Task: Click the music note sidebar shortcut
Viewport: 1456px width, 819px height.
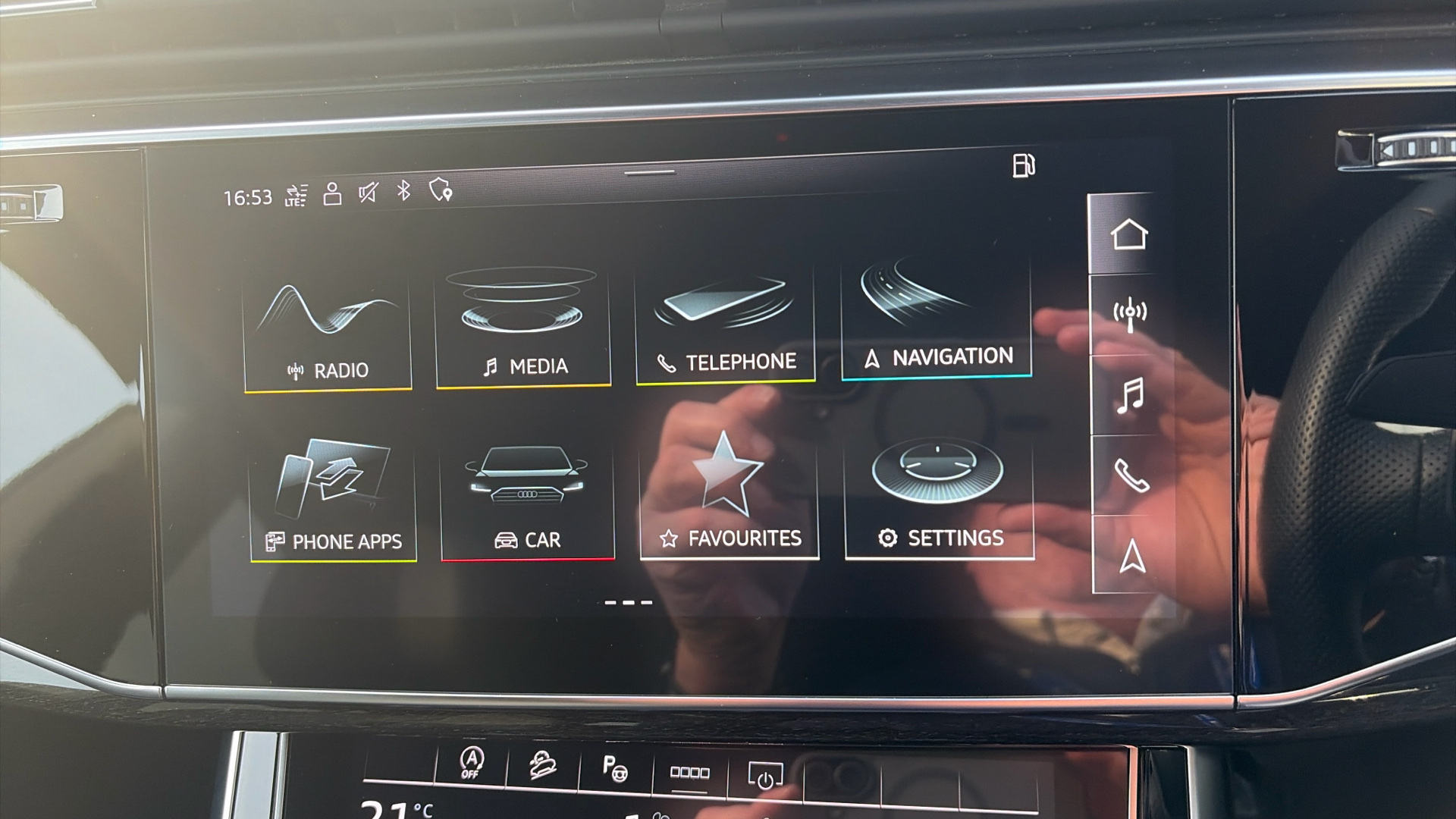Action: 1130,395
